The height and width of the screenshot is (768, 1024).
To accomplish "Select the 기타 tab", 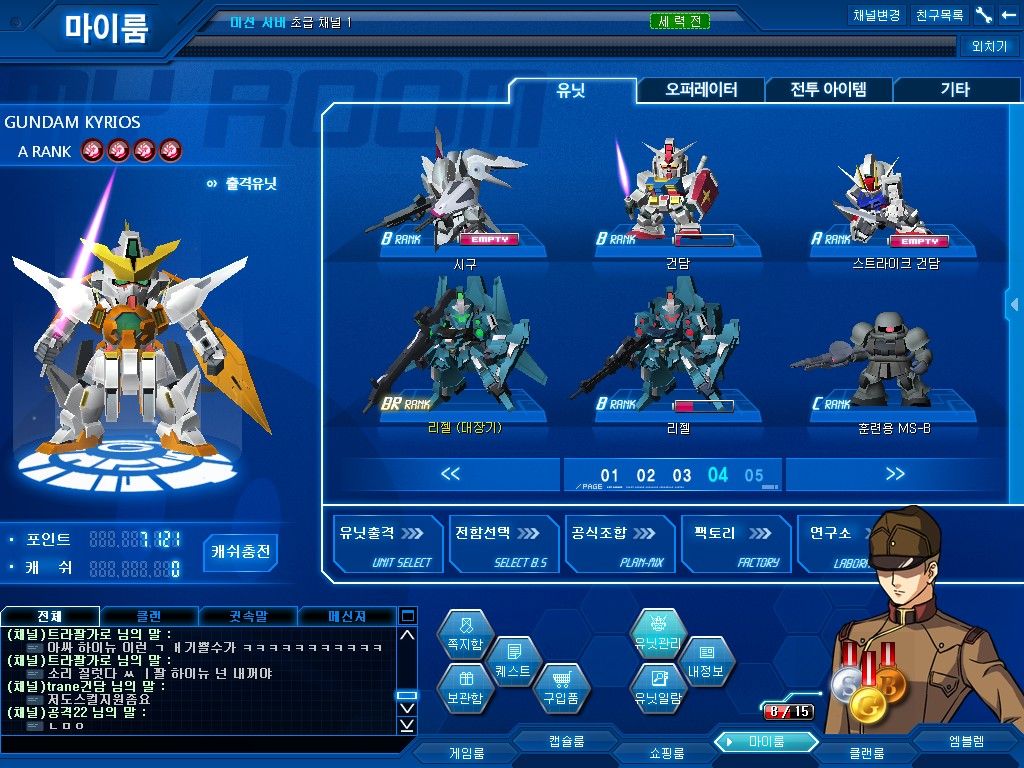I will coord(954,90).
